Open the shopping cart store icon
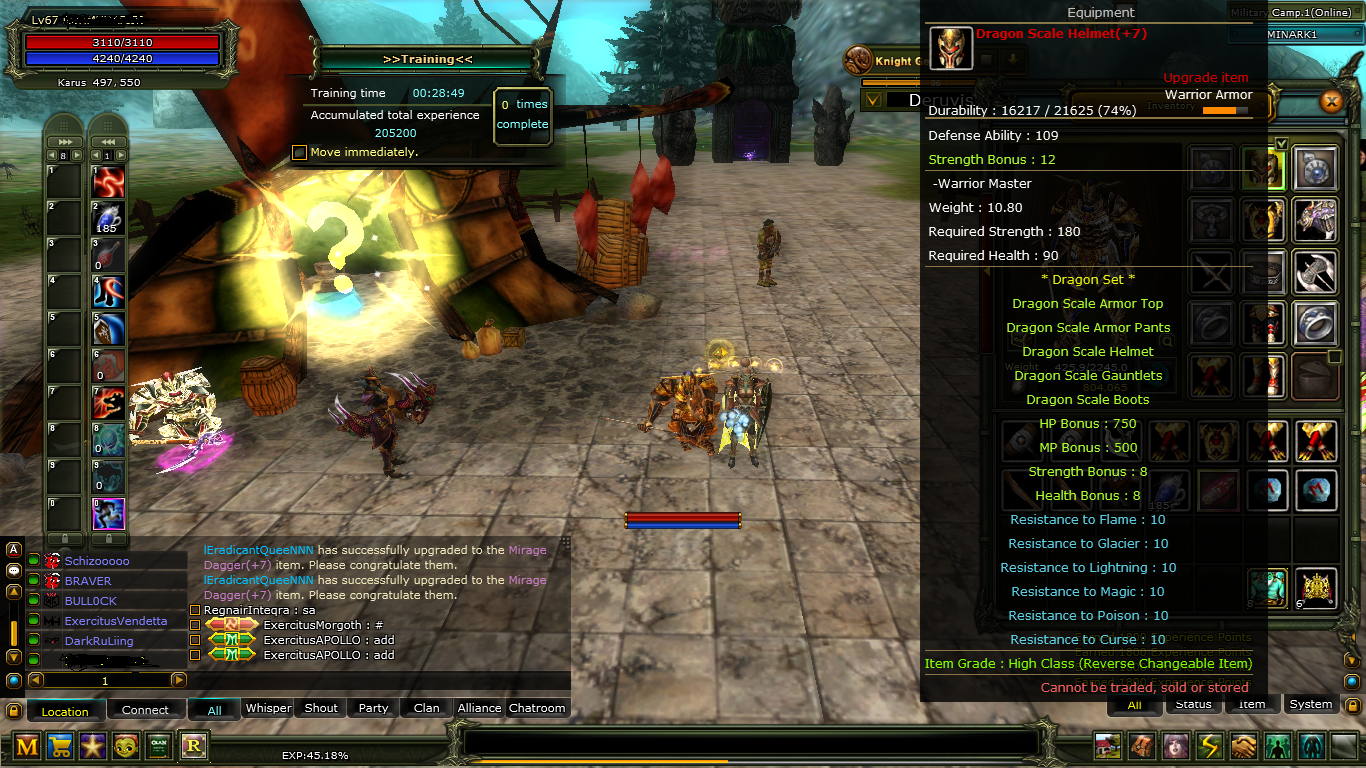1366x768 pixels. (60, 745)
